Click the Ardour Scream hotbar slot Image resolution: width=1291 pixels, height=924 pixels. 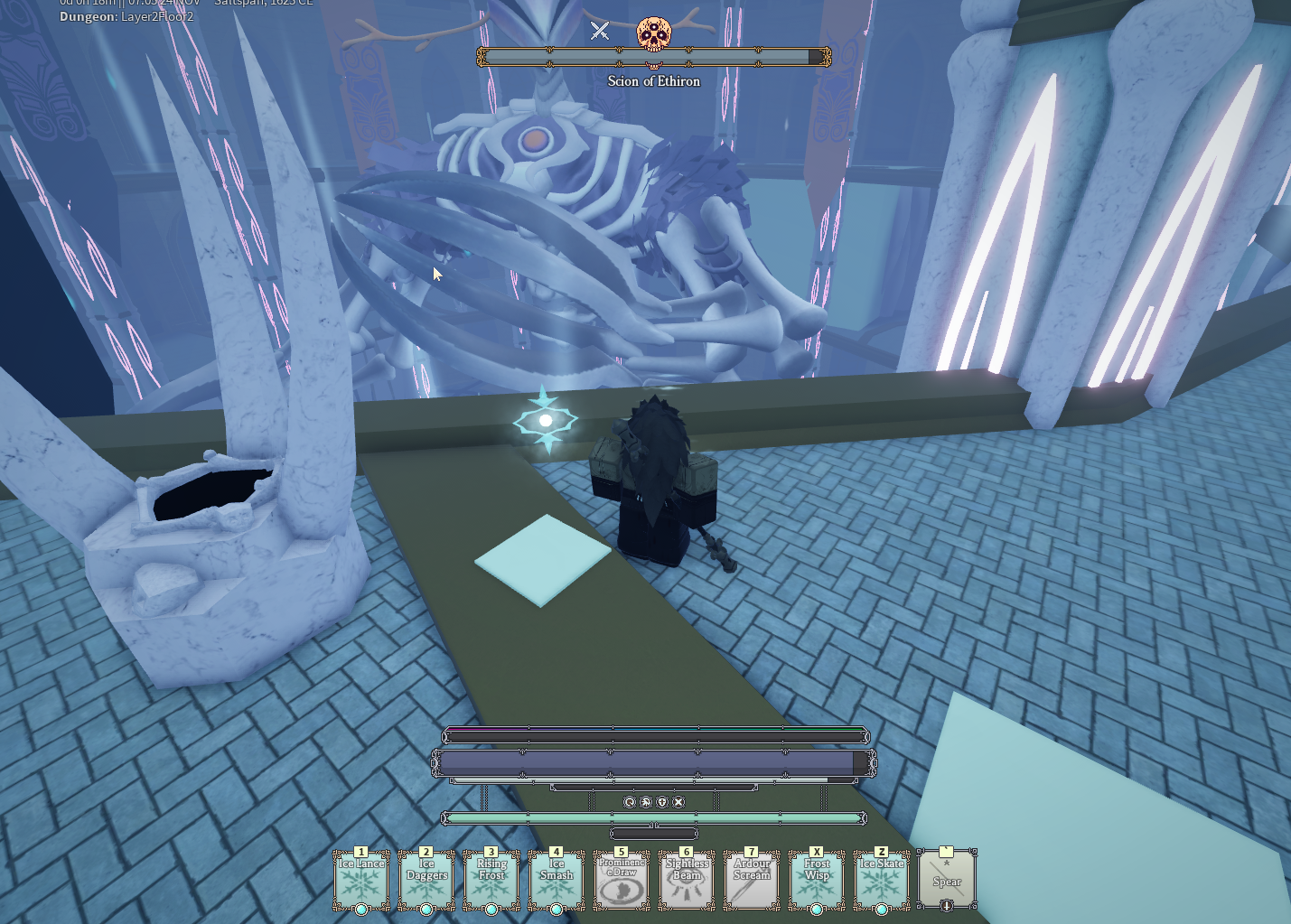point(752,881)
